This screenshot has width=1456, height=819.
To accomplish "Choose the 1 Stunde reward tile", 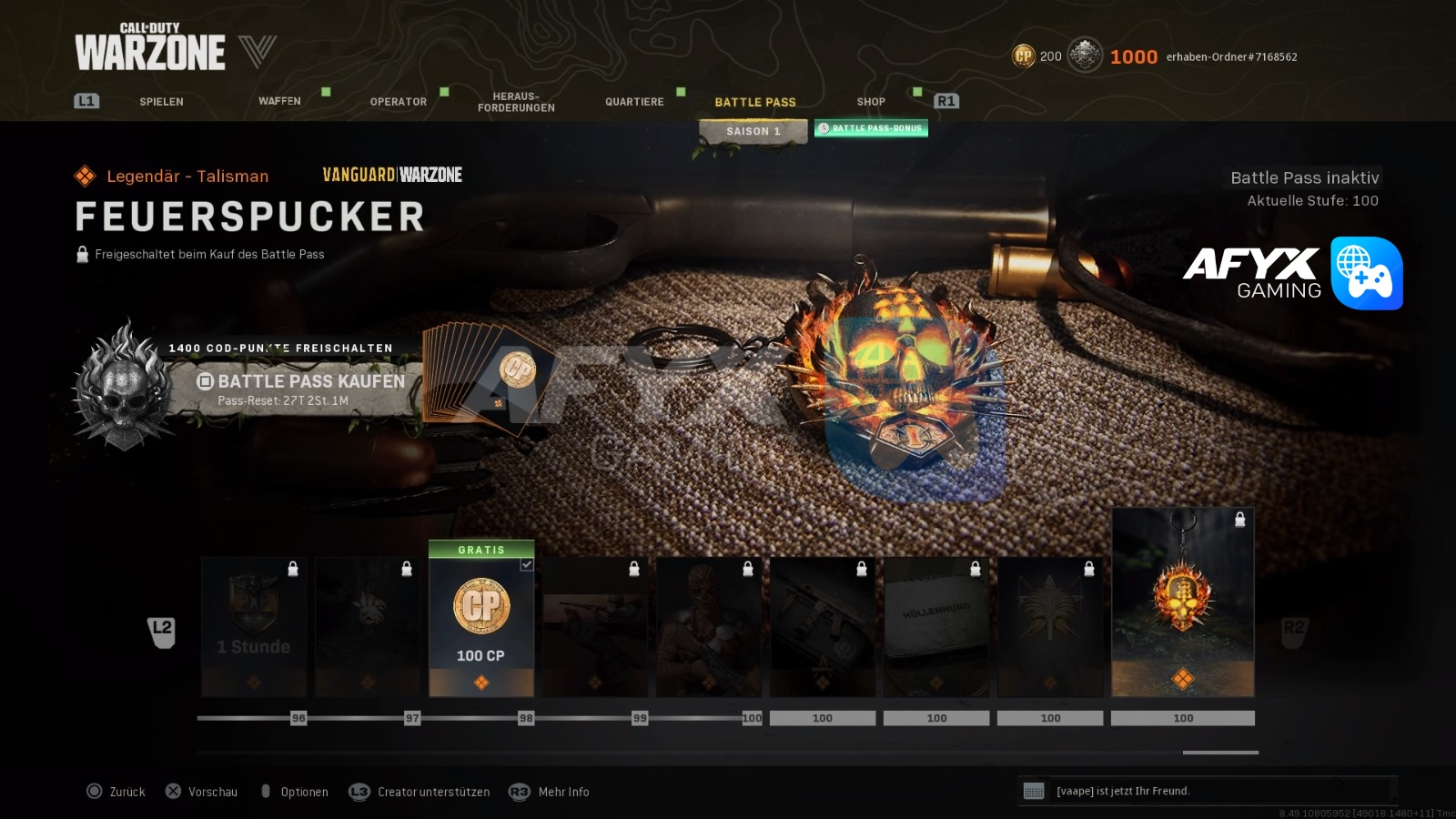I will [x=254, y=627].
